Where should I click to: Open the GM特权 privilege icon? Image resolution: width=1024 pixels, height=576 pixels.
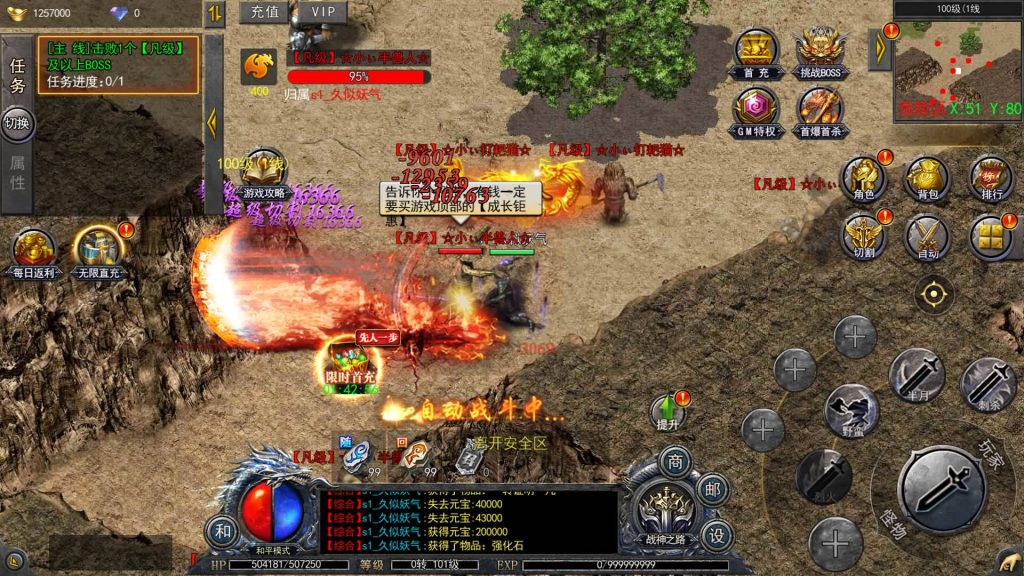coord(756,112)
